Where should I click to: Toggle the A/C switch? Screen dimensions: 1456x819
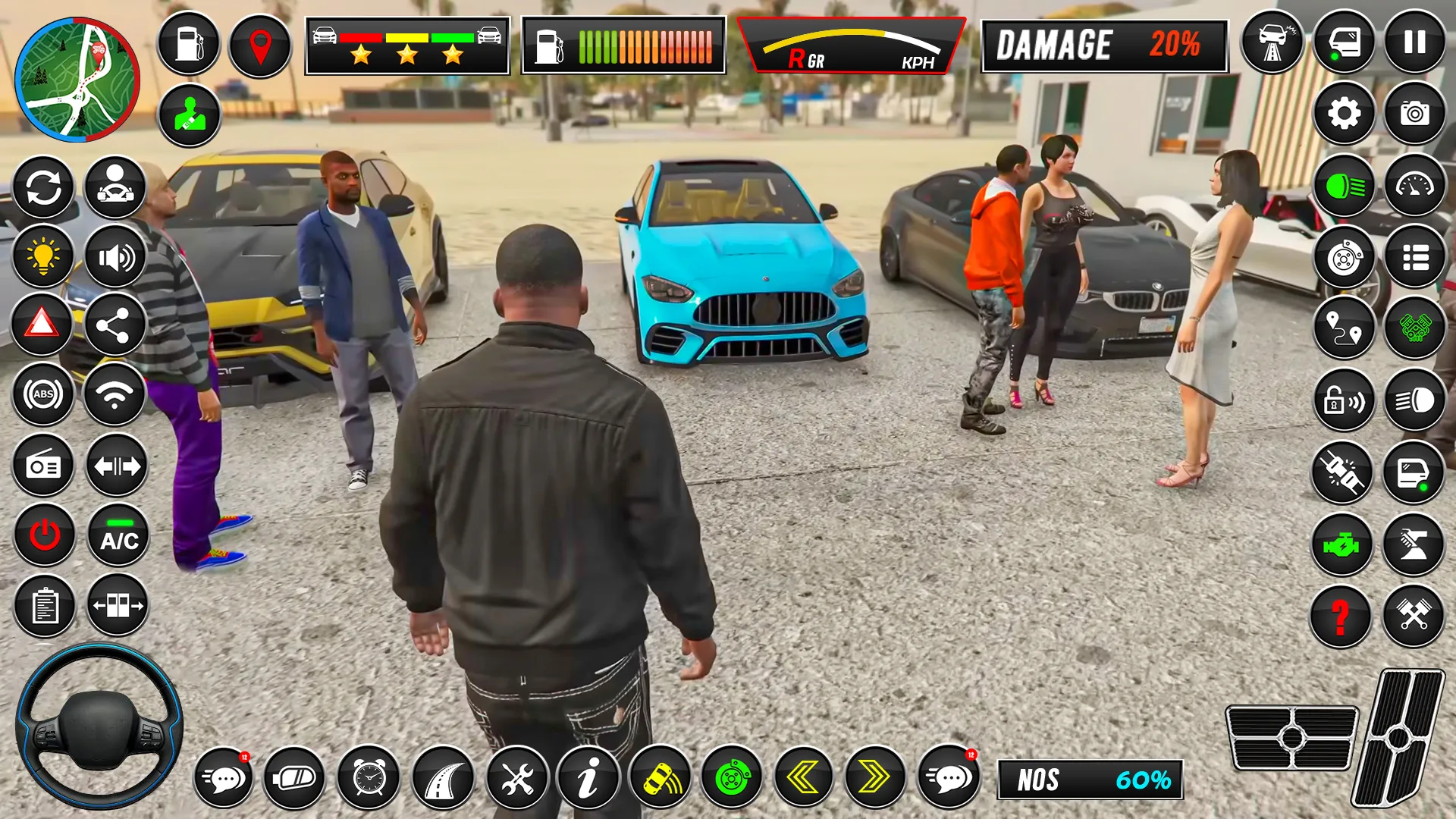click(x=118, y=536)
